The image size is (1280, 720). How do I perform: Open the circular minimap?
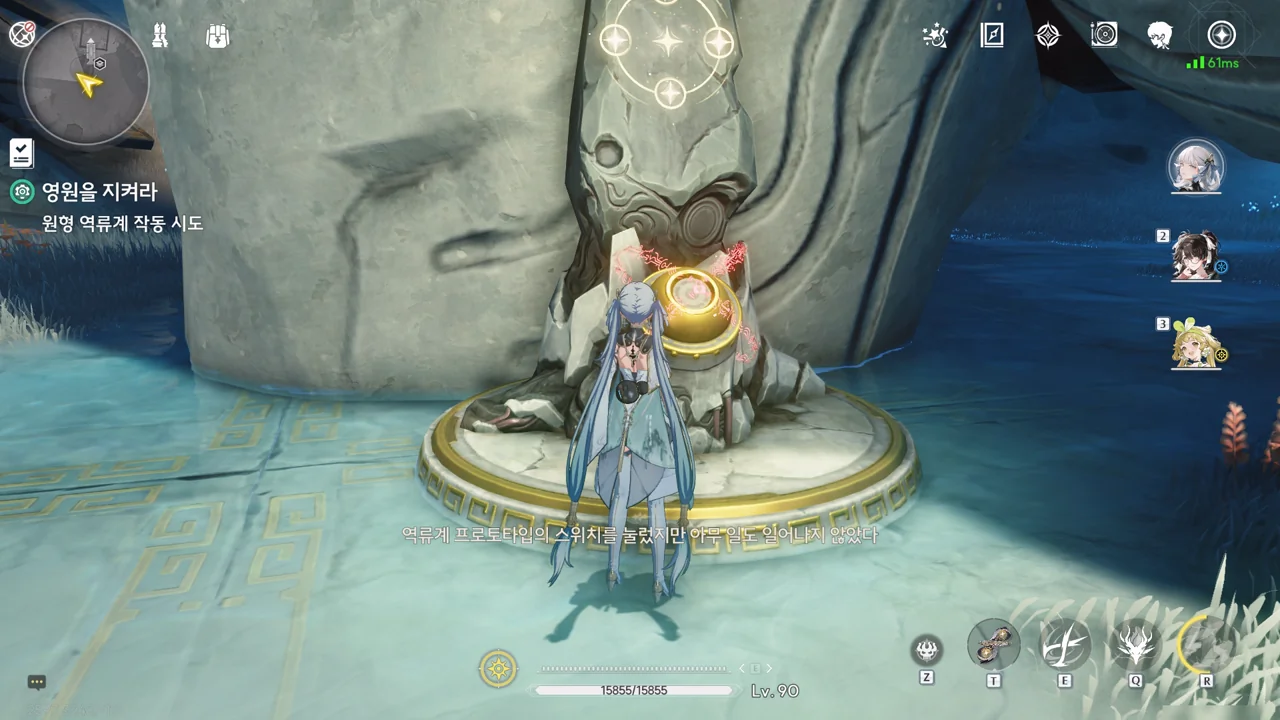click(86, 82)
